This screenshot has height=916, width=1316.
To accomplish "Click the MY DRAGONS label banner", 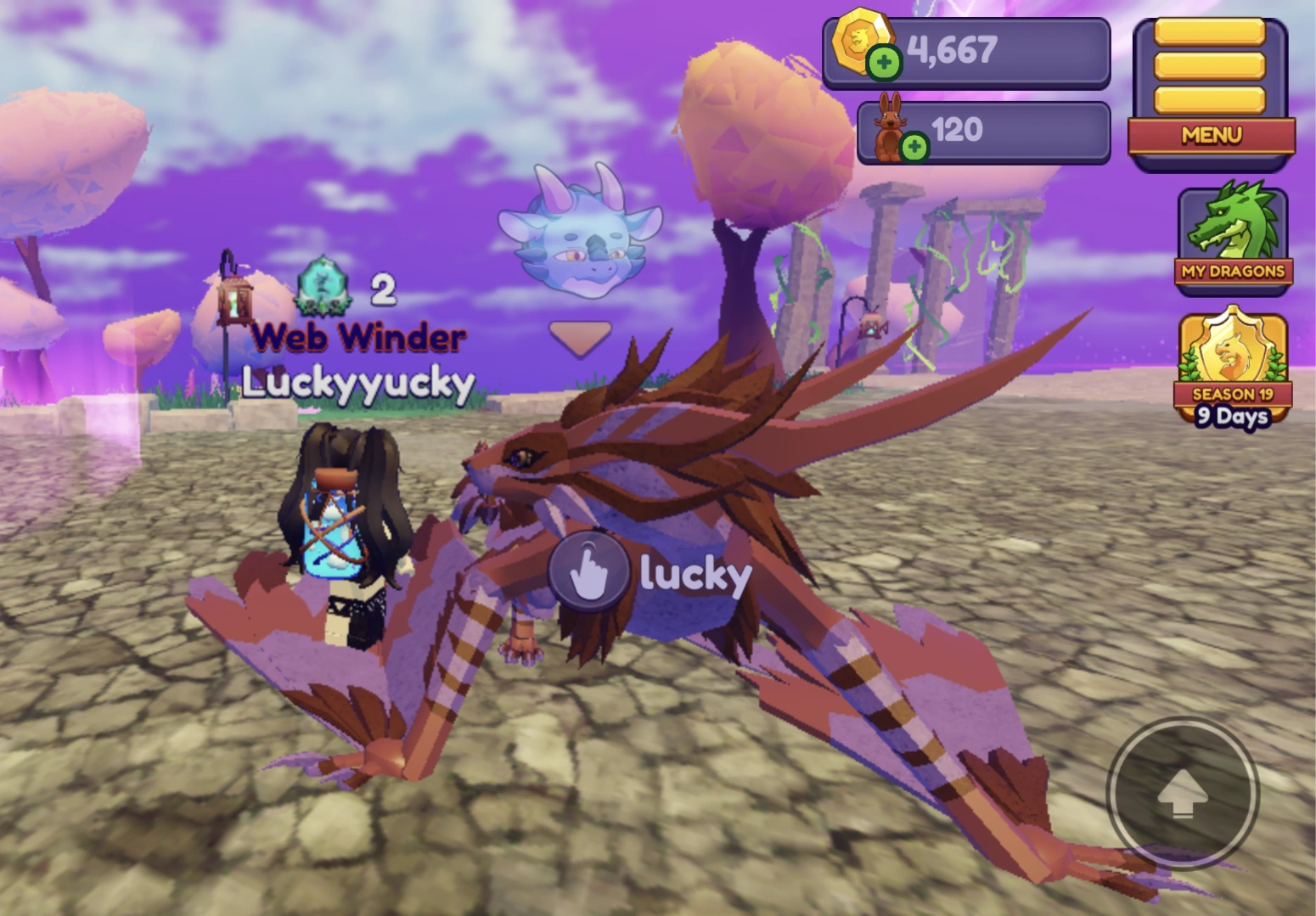I will click(x=1232, y=273).
